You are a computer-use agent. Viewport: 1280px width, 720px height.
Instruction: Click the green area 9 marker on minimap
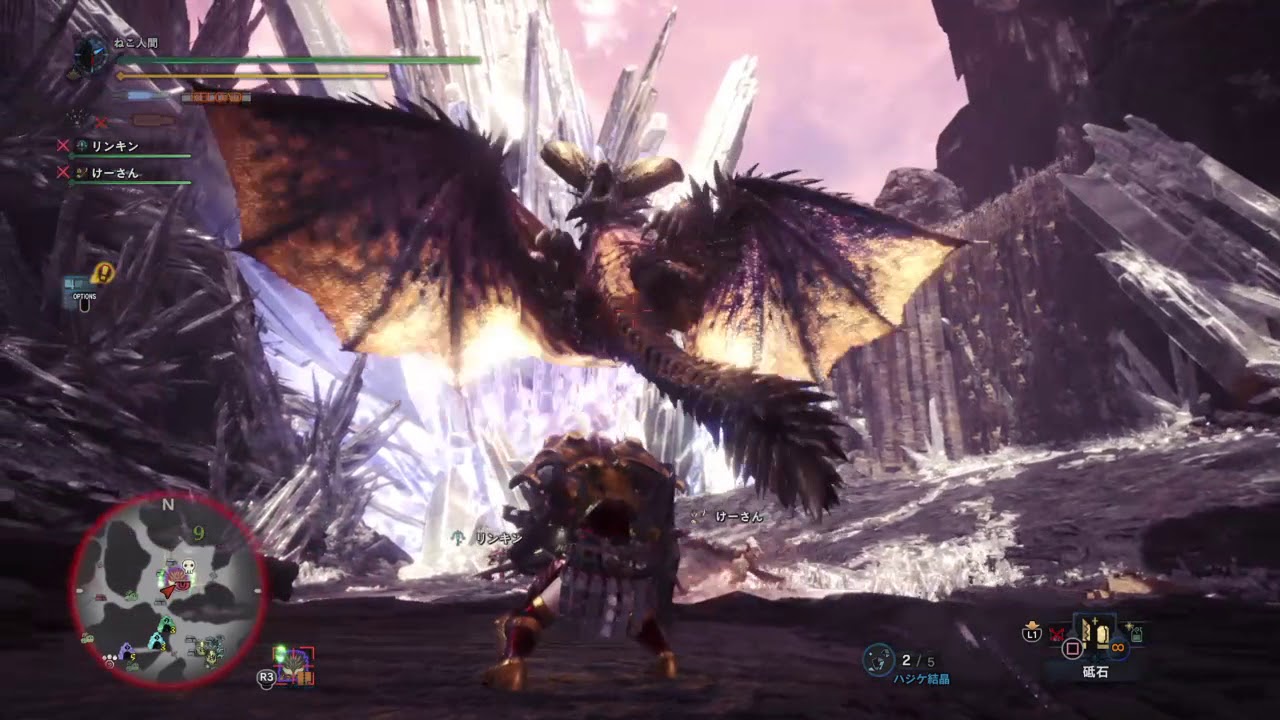[x=199, y=532]
